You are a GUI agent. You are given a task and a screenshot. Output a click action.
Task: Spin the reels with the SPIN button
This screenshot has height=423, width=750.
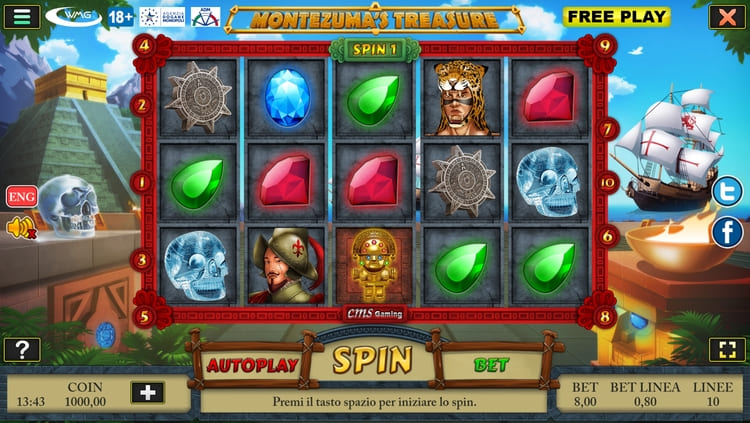[x=372, y=360]
